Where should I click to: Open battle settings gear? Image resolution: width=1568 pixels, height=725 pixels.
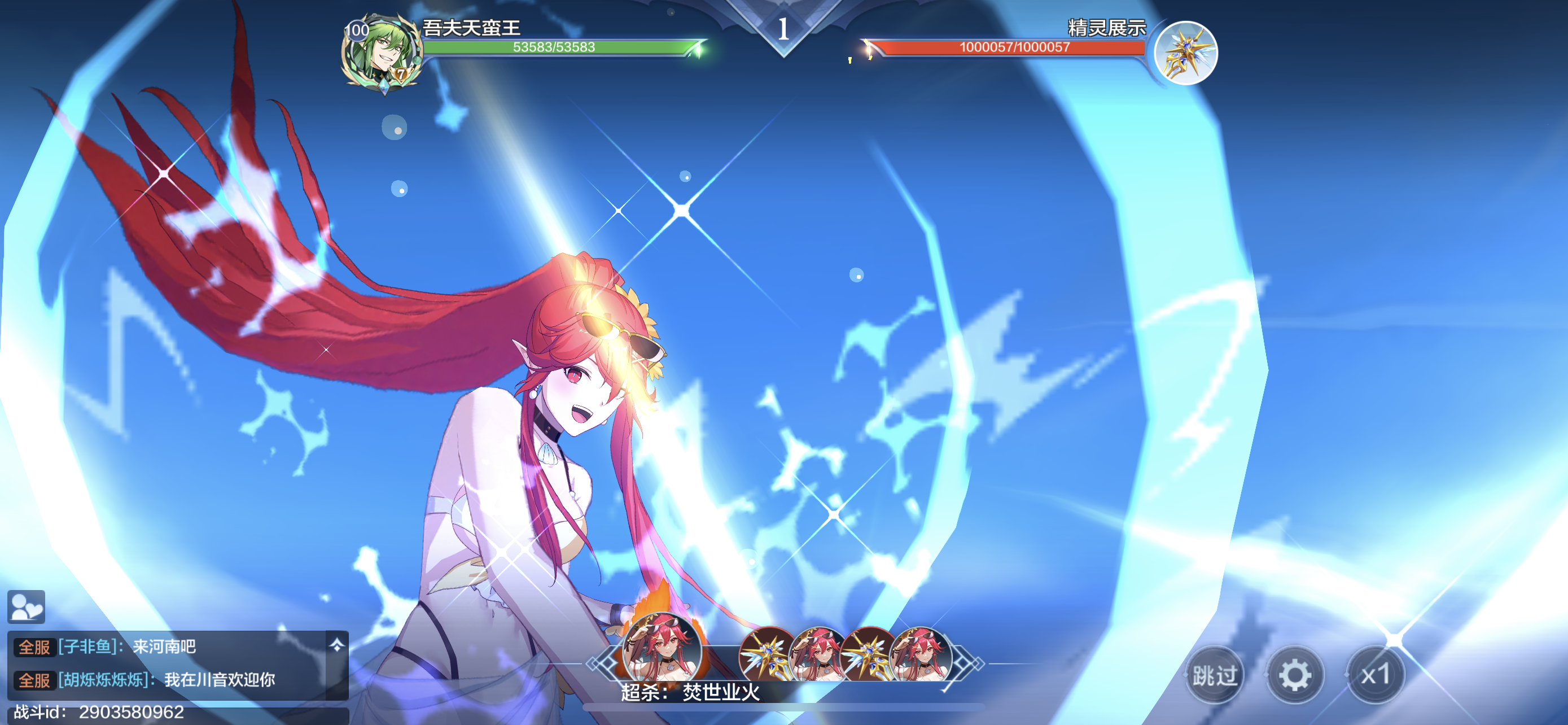tap(1295, 675)
